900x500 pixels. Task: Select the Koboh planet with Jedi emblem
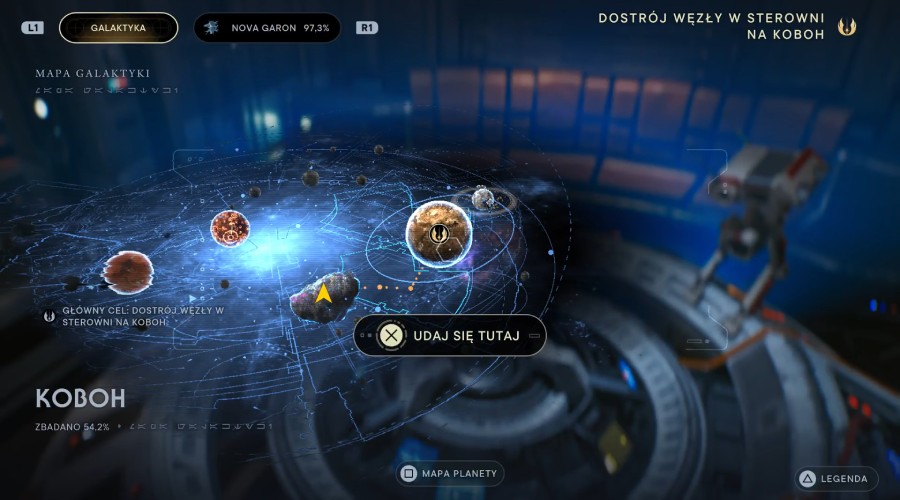(x=439, y=233)
